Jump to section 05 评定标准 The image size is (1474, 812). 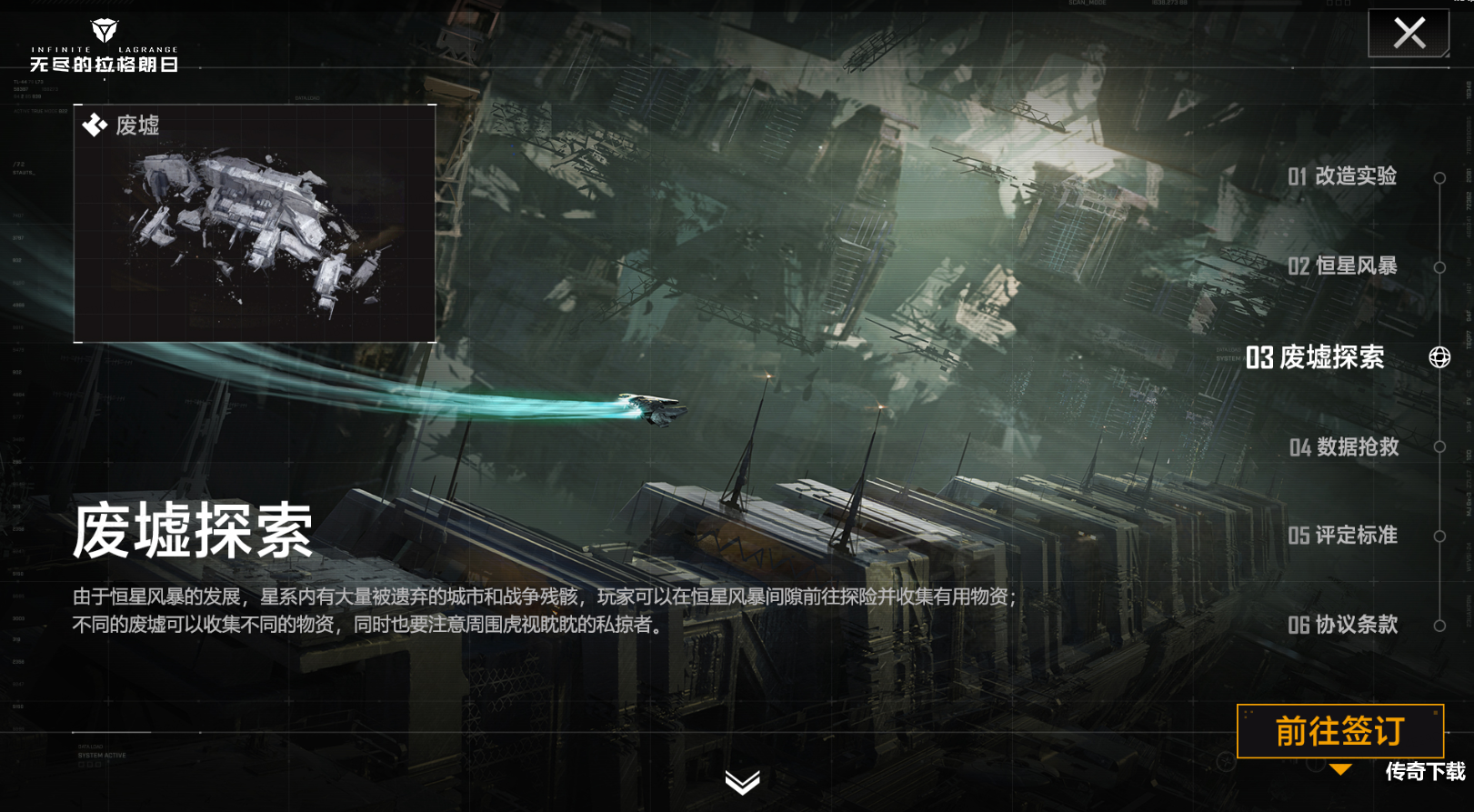click(1342, 536)
